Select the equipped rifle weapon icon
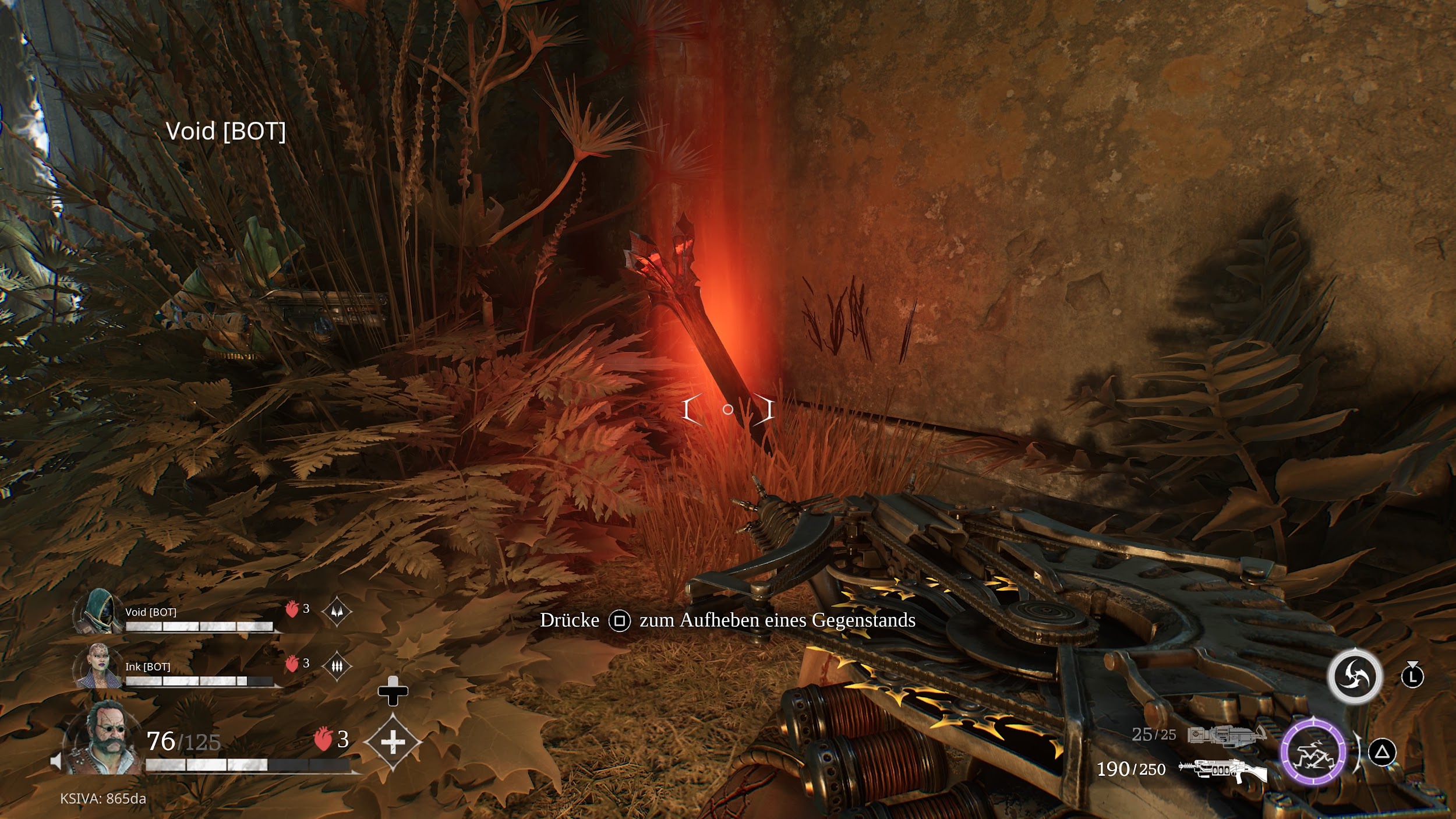Screen dimensions: 1456x819 [1222, 769]
